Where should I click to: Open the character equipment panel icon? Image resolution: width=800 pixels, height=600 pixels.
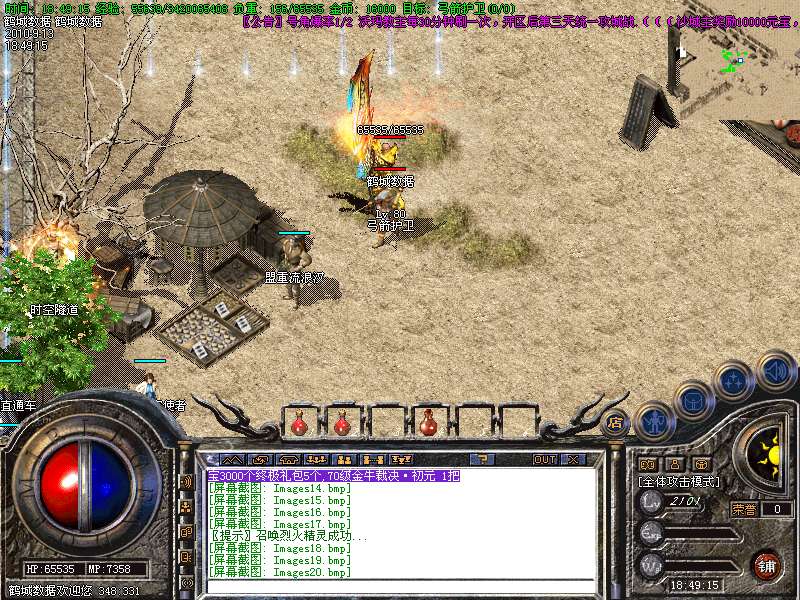653,420
